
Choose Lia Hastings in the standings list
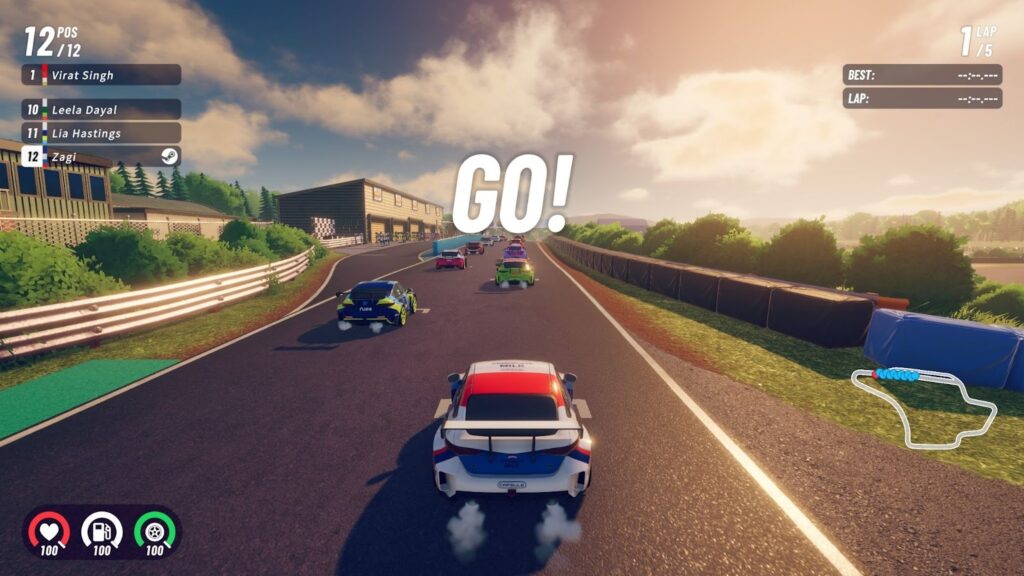pyautogui.click(x=101, y=133)
